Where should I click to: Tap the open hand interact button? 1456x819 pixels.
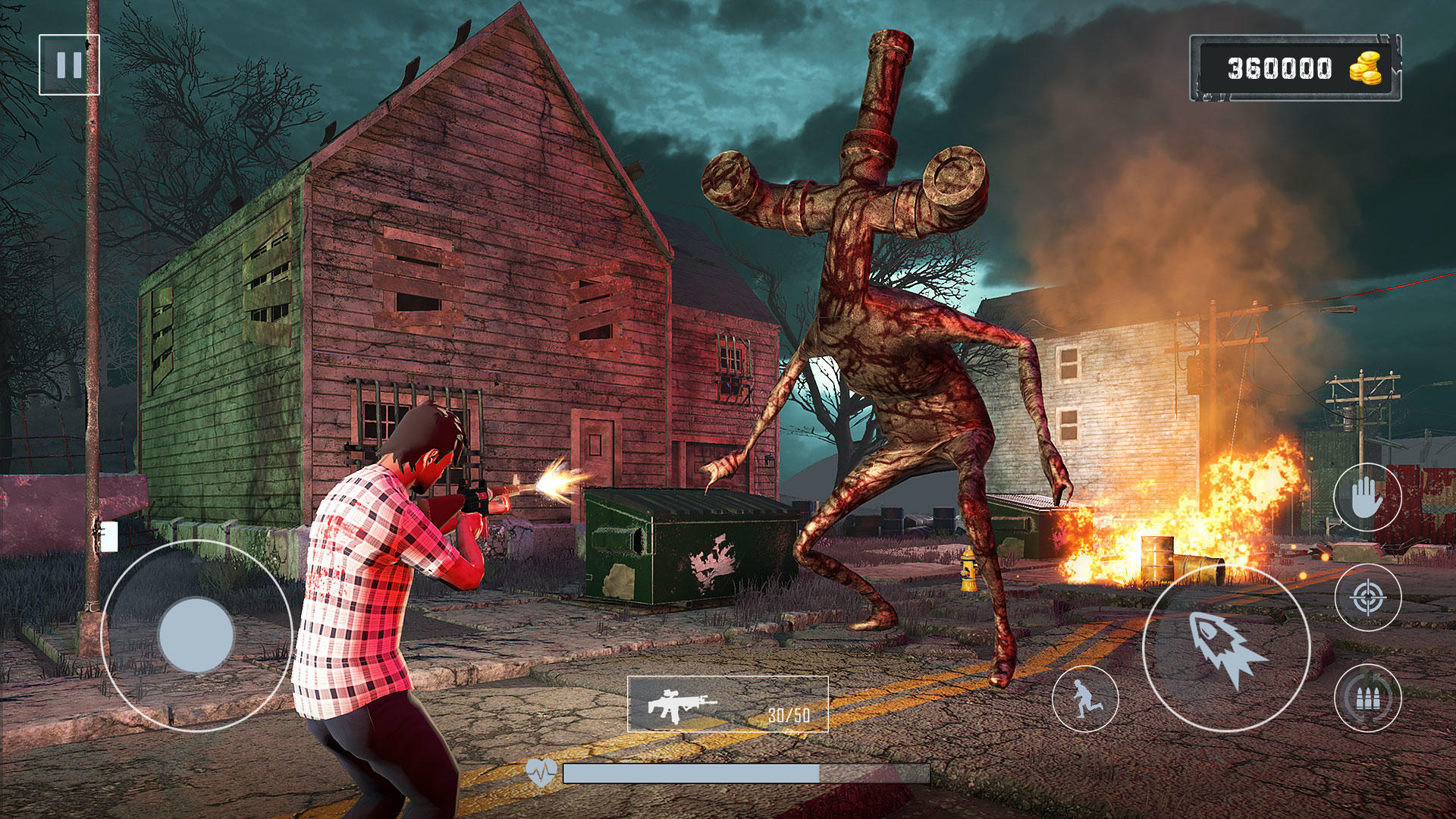pos(1367,497)
